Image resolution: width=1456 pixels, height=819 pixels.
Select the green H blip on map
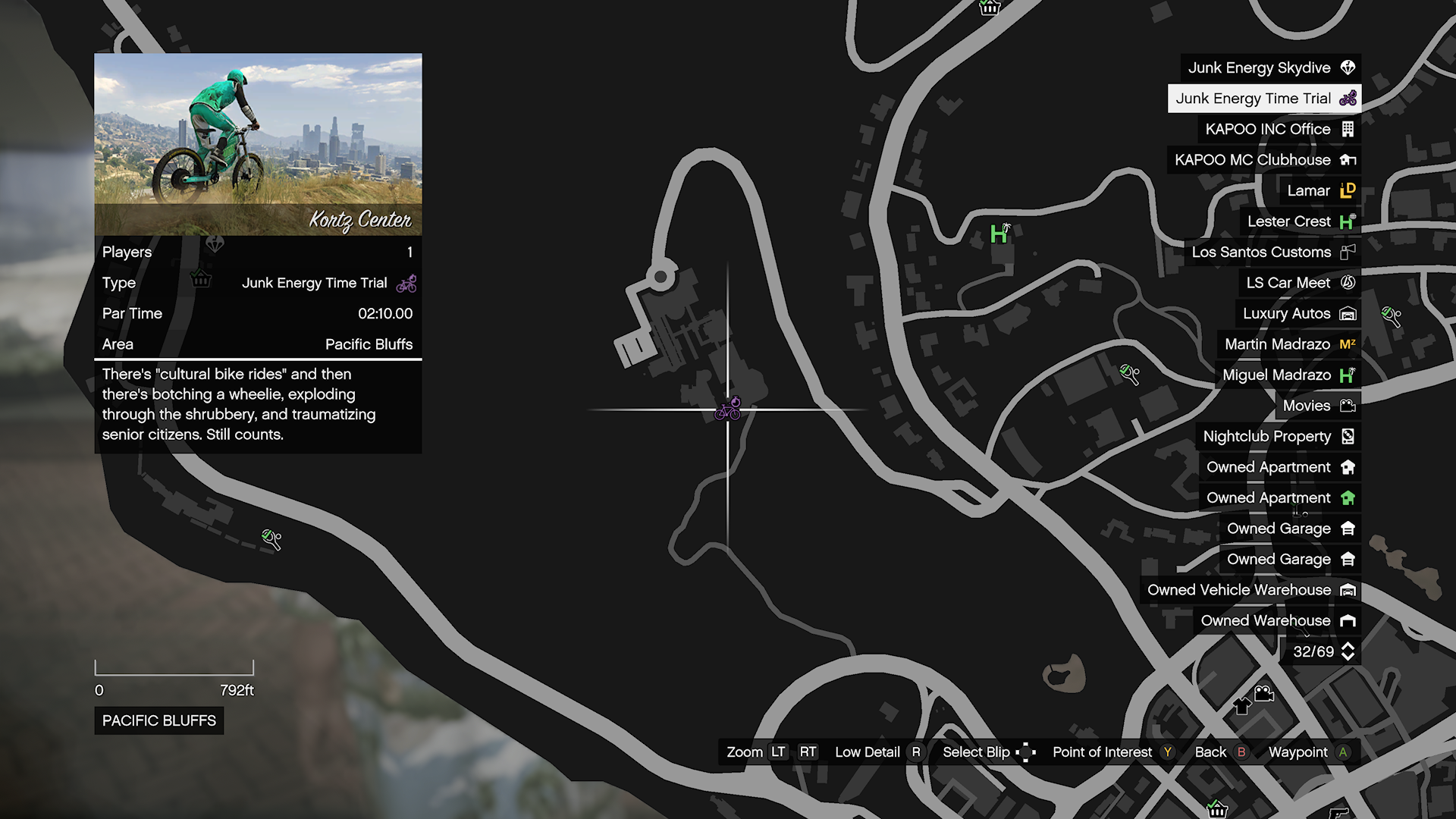(x=999, y=234)
